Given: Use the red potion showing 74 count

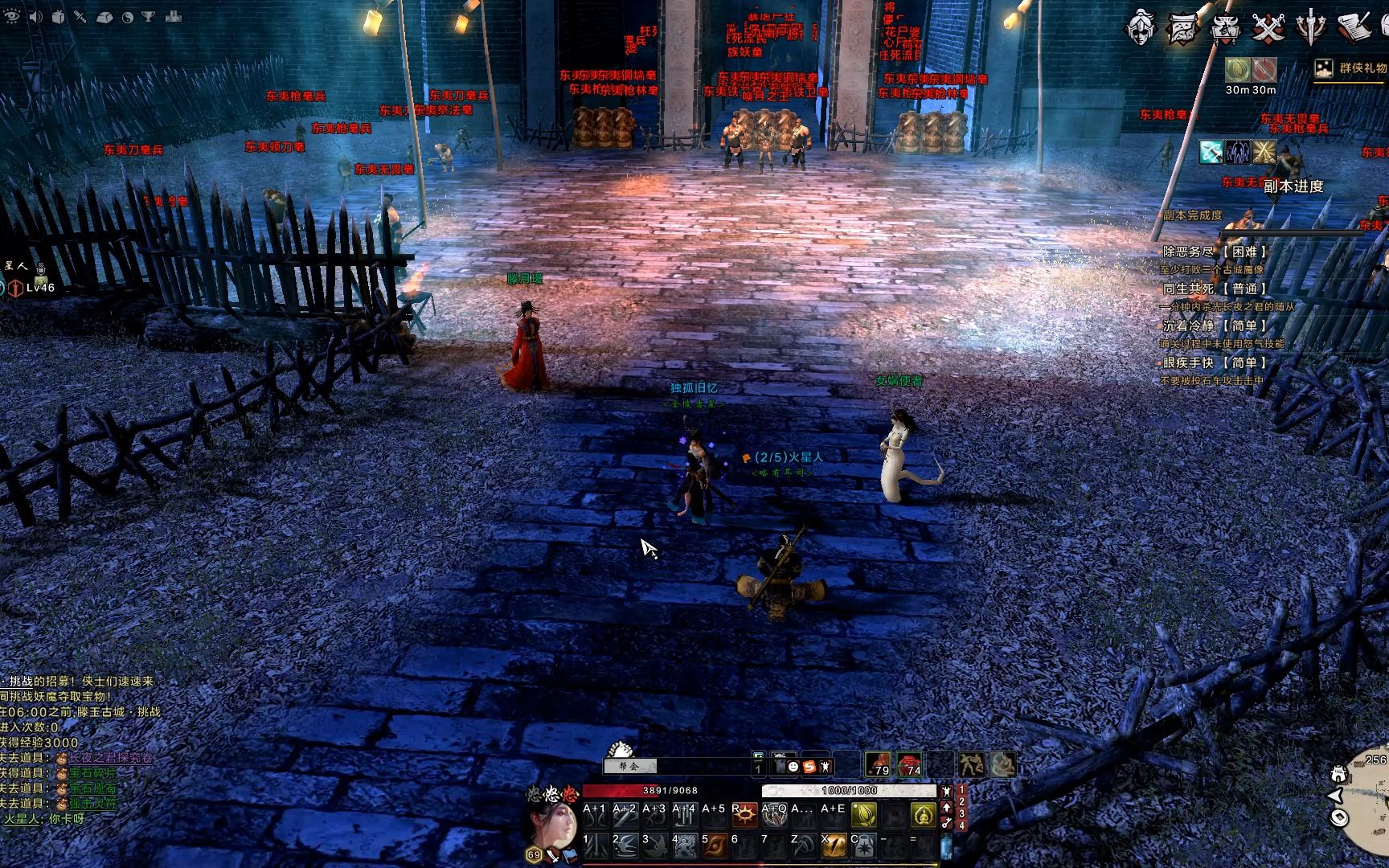Looking at the screenshot, I should coord(909,764).
